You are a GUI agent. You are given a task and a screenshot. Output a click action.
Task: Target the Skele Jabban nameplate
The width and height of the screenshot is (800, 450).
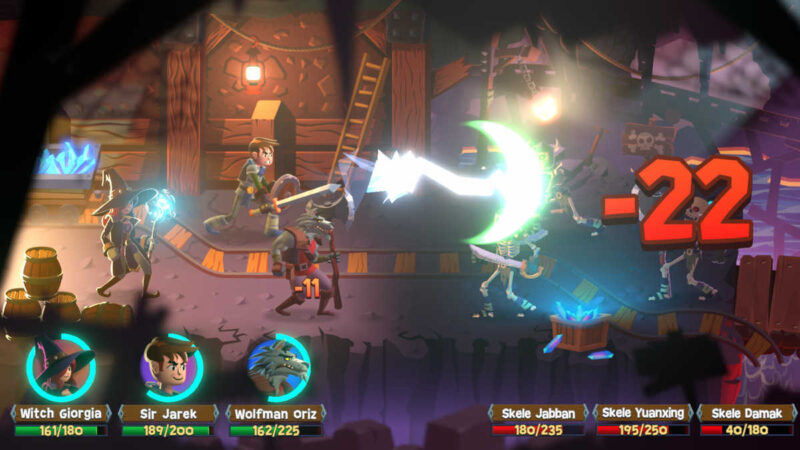point(538,413)
